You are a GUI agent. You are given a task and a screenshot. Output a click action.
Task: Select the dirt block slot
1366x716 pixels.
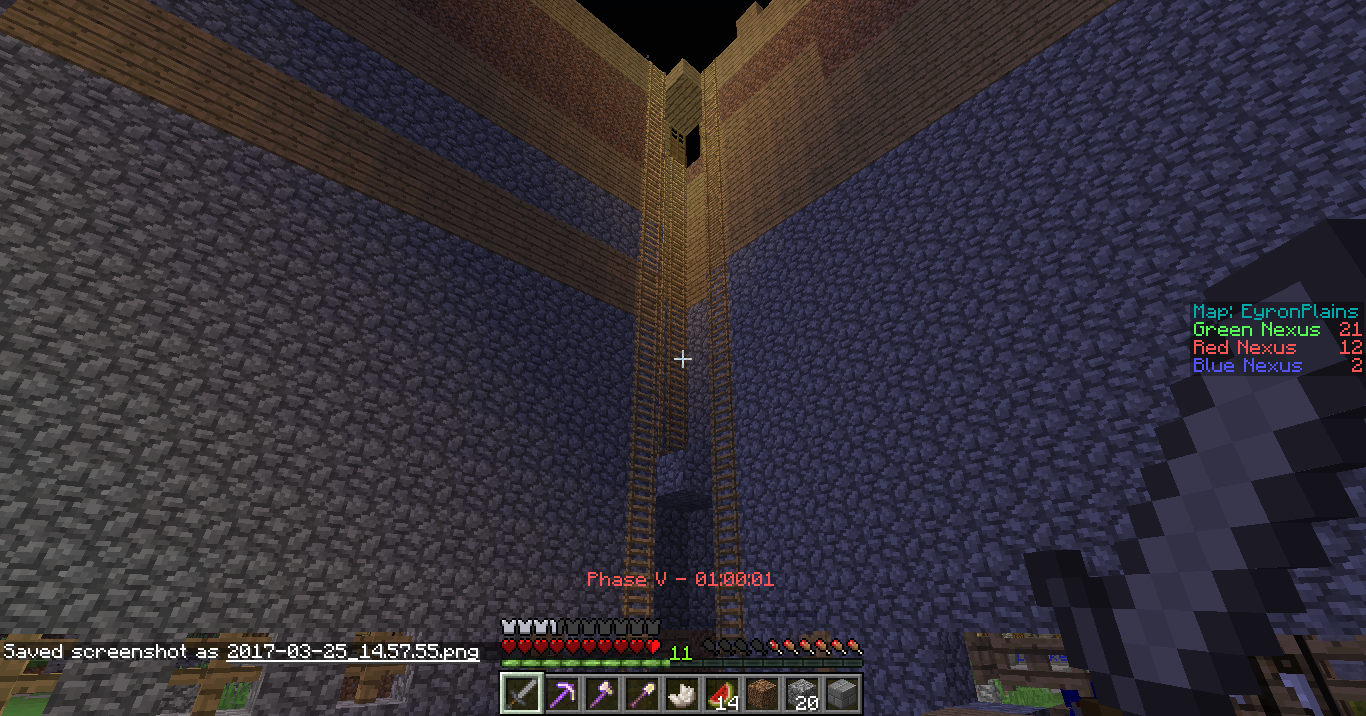(x=761, y=693)
